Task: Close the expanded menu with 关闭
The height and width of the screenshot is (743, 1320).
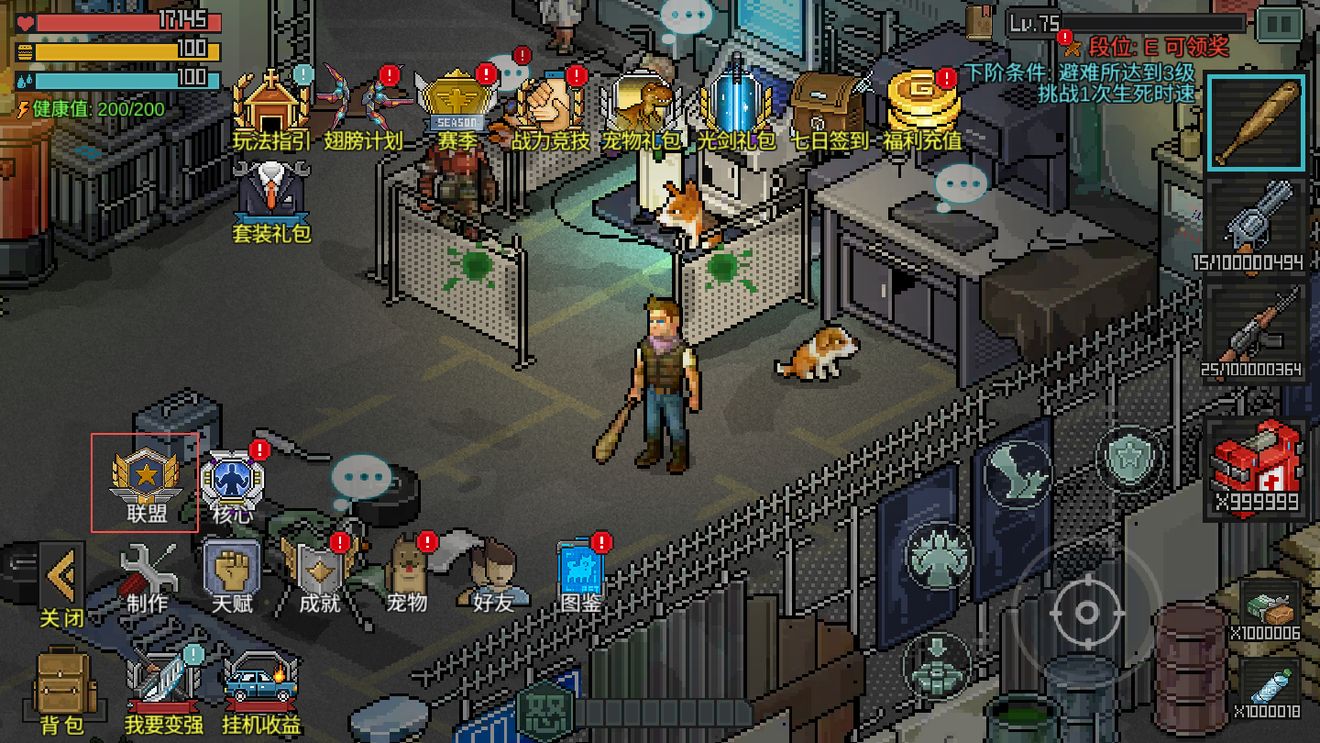Action: coord(61,585)
